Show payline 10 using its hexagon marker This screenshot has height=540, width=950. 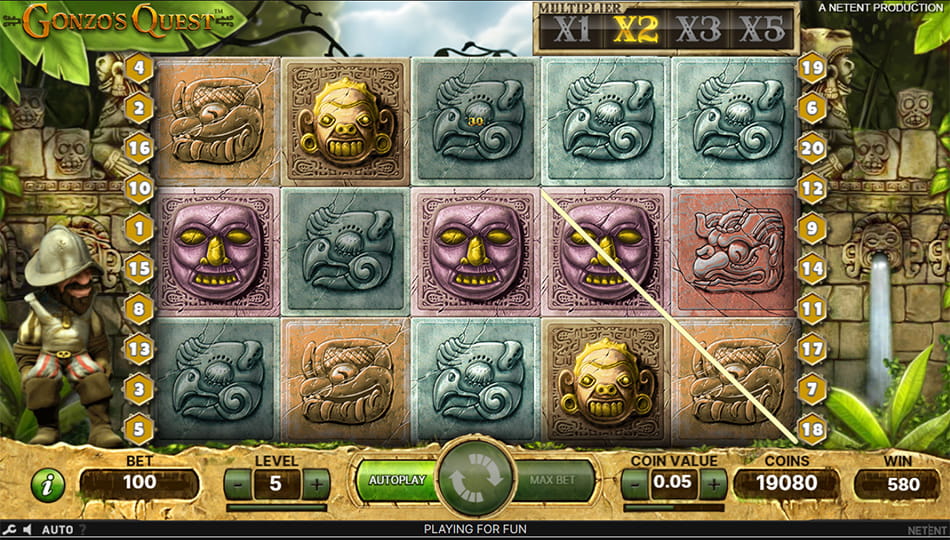coord(138,187)
